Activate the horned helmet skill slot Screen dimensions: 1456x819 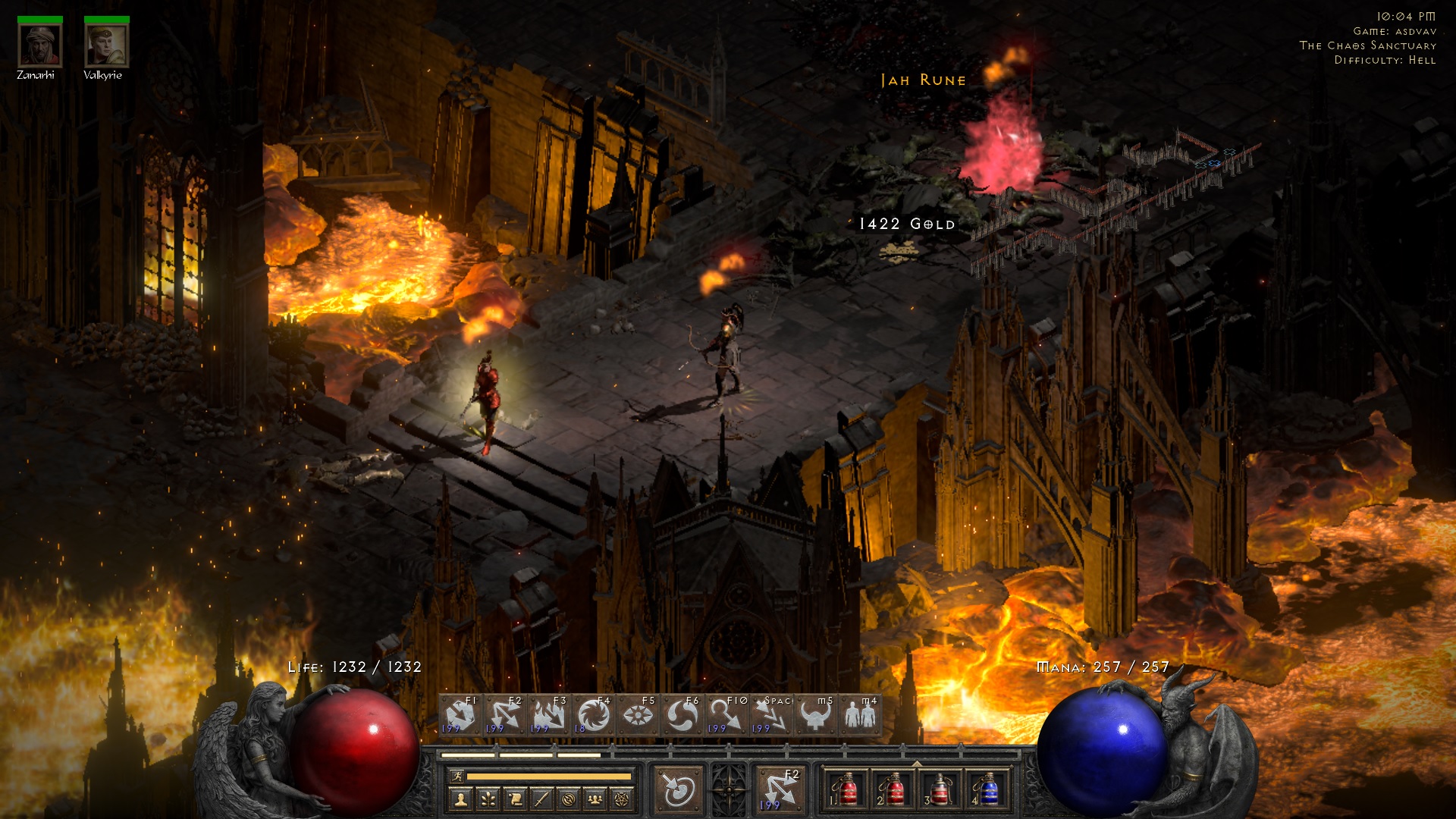(815, 714)
